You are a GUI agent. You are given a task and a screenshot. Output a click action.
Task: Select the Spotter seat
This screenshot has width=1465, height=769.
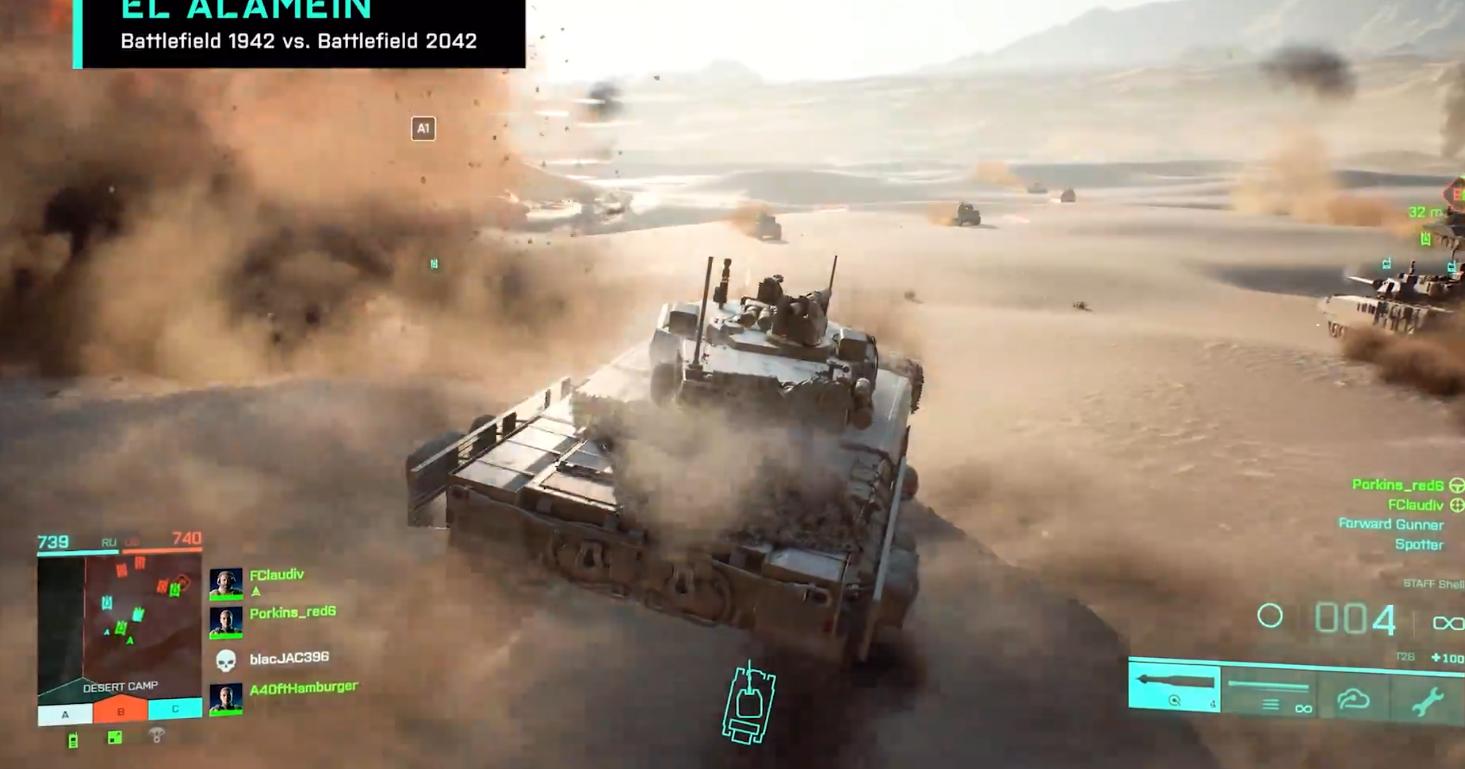(x=1418, y=545)
